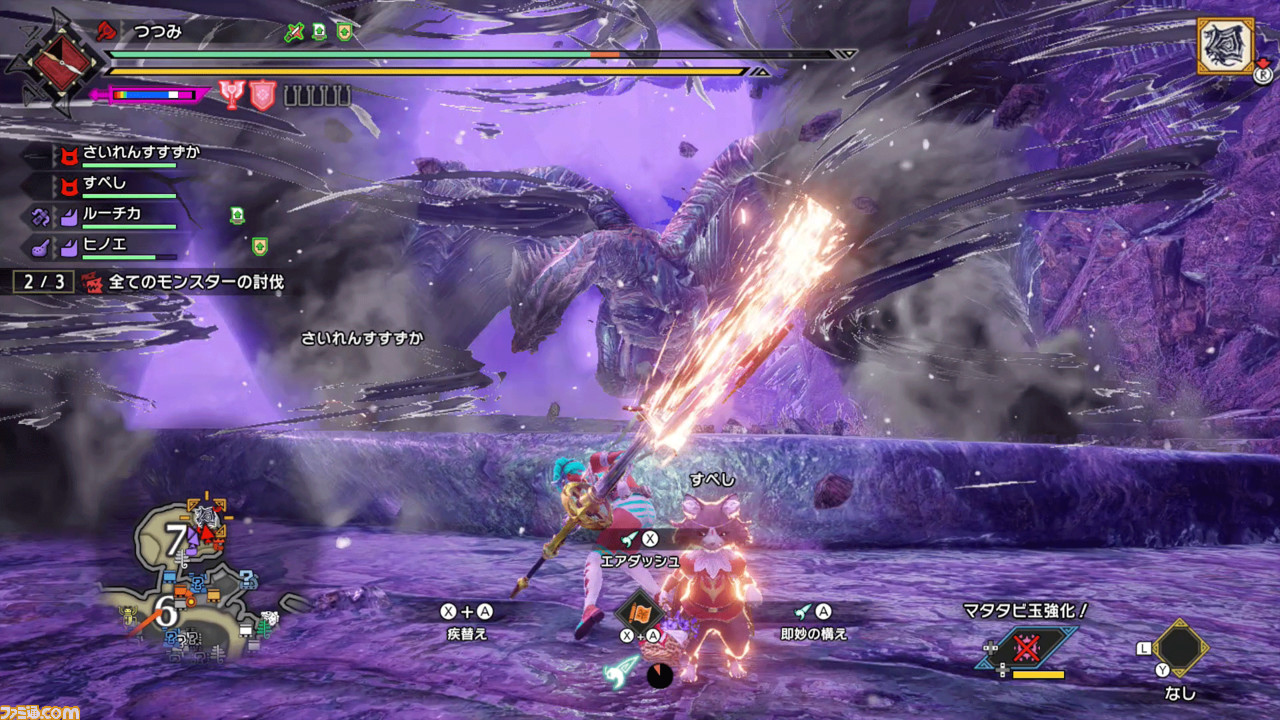1280x720 pixels.
Task: Select party member さいれんすすずか
Action: 140,153
